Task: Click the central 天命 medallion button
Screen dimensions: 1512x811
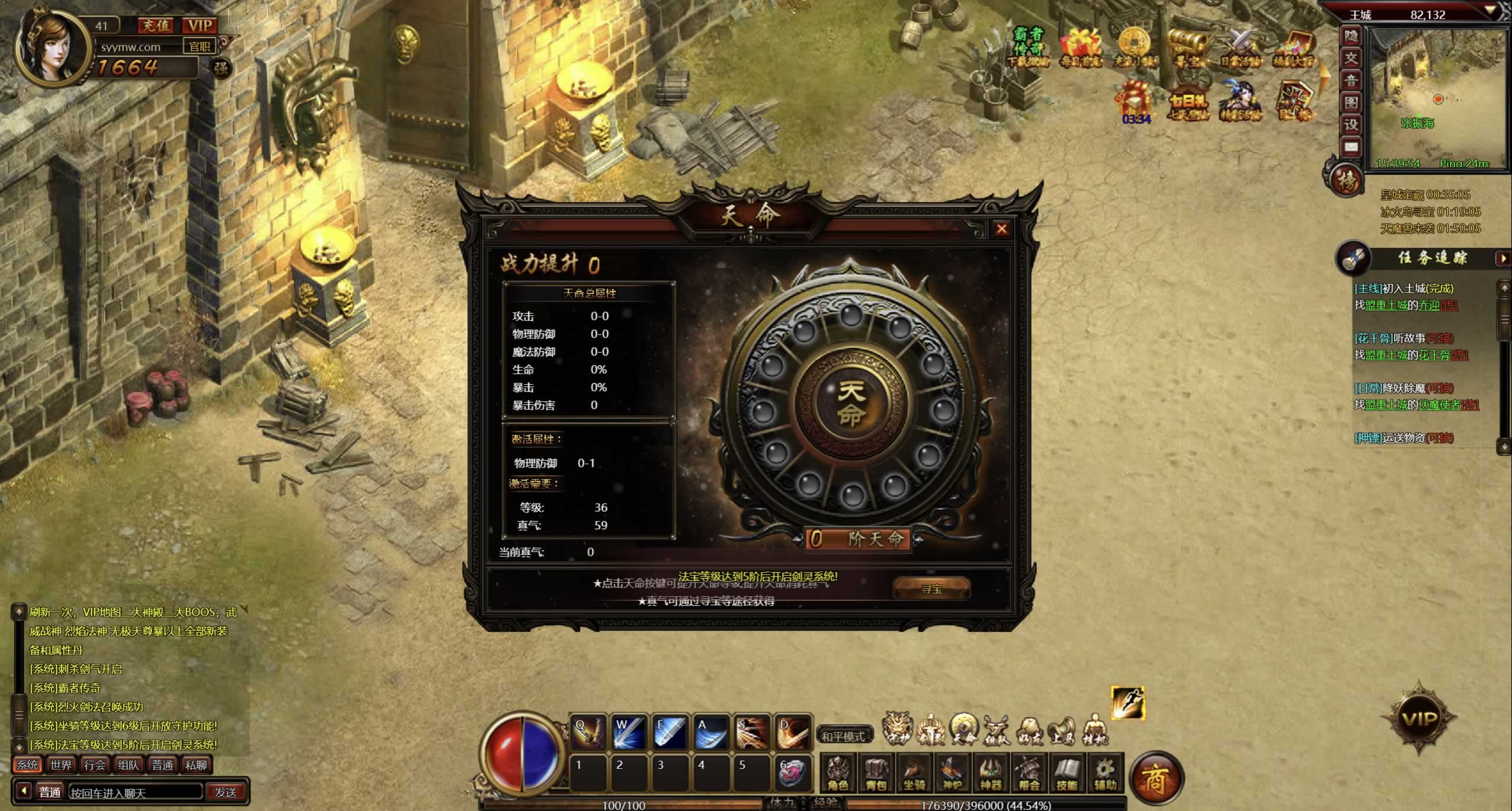Action: 851,403
